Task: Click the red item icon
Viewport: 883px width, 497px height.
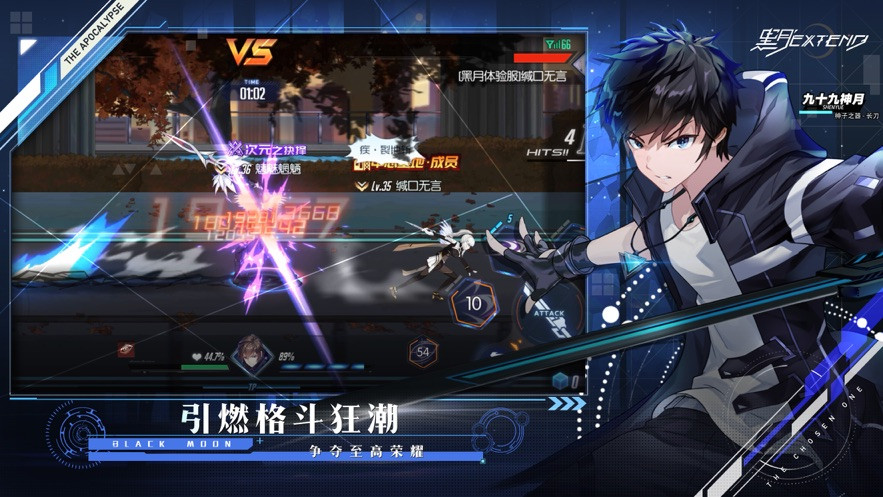Action: coord(127,350)
